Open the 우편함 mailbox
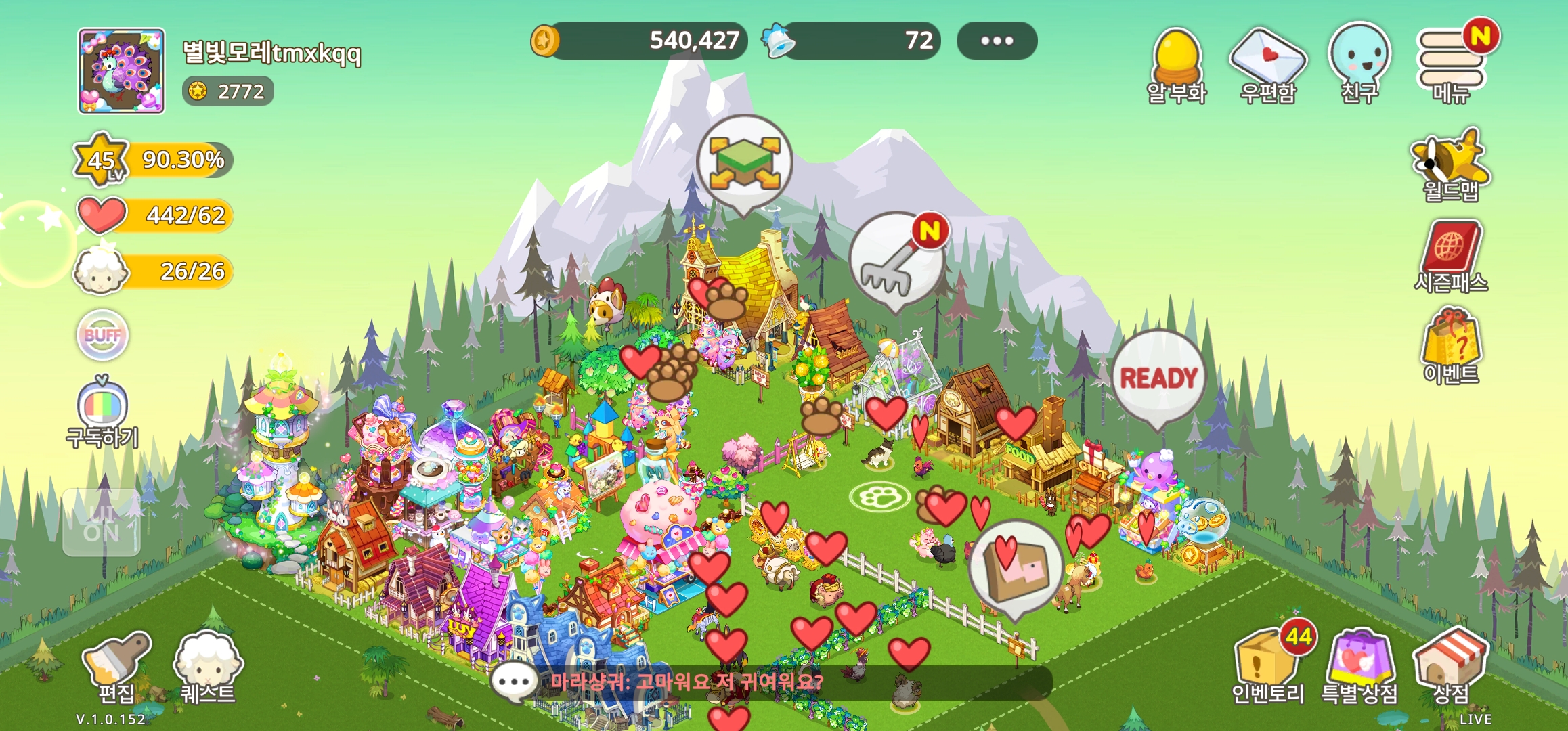The width and height of the screenshot is (1568, 731). [1267, 64]
